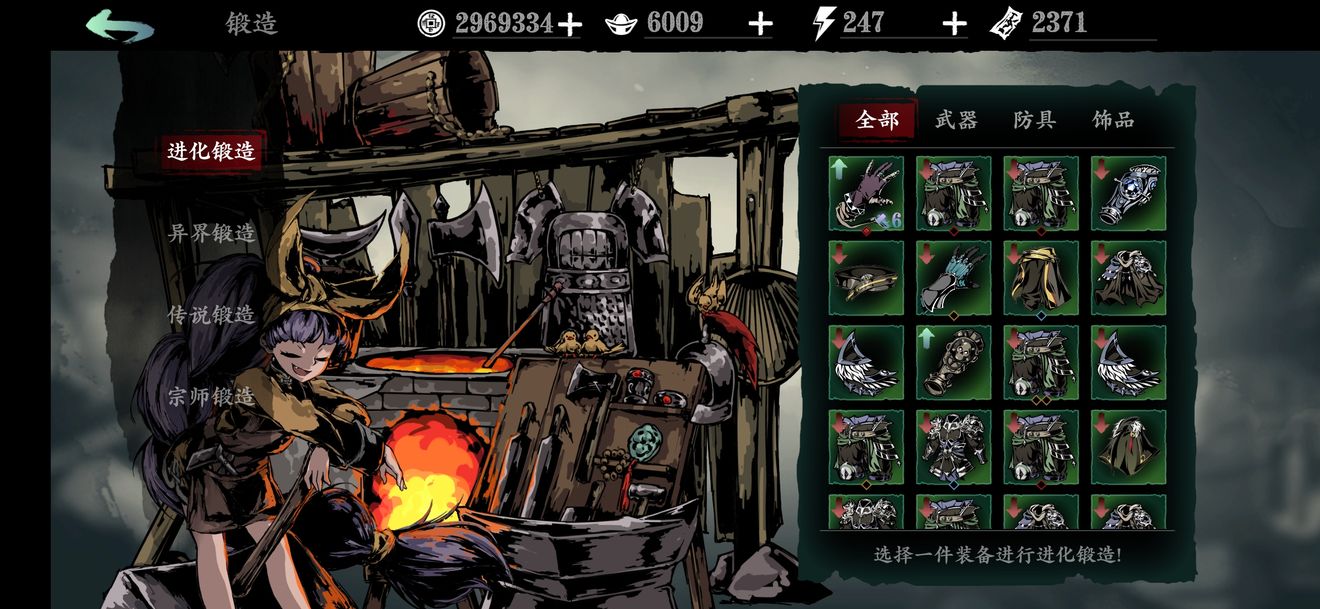The image size is (1320, 609).
Task: Add energy using the lightning plus button
Action: tap(955, 24)
